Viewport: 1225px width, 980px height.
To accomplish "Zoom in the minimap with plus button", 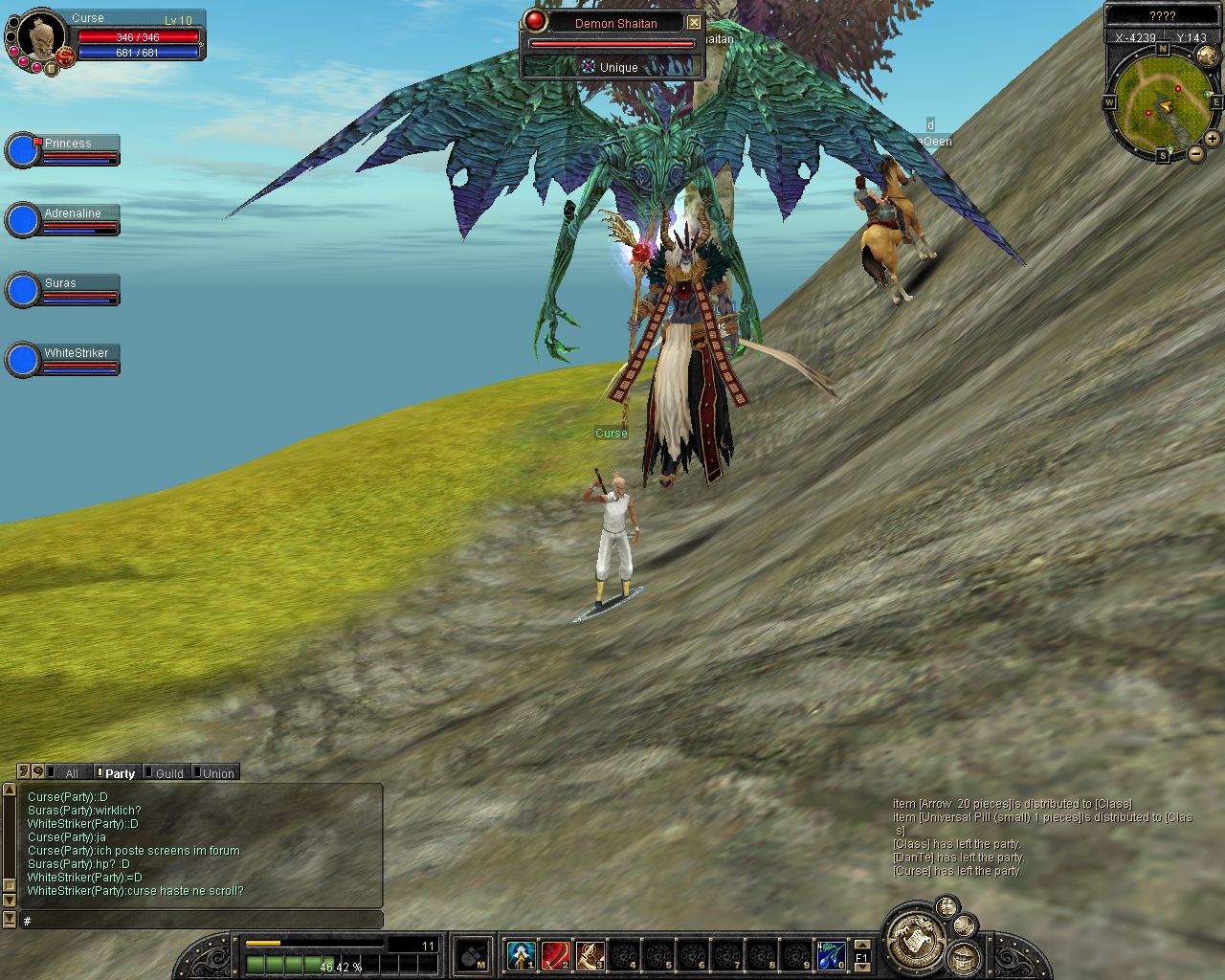I will click(x=1212, y=139).
